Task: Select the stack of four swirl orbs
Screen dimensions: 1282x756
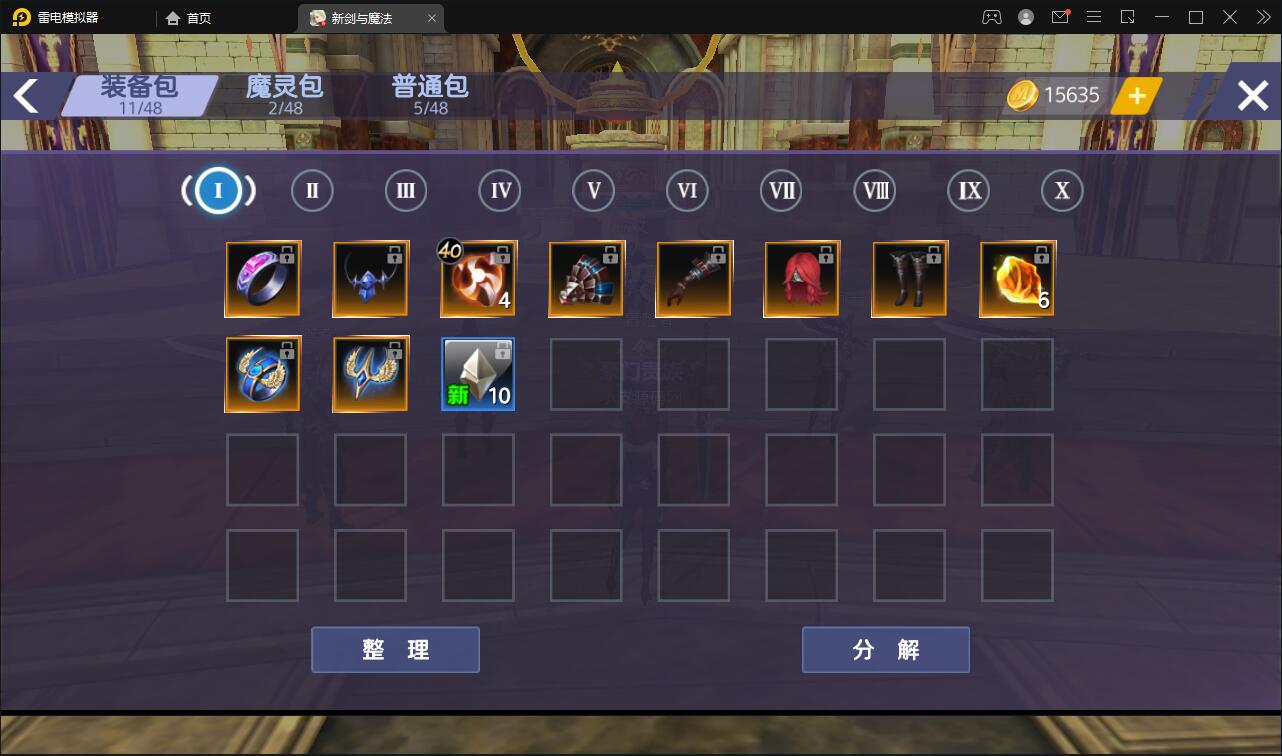Action: [x=478, y=278]
